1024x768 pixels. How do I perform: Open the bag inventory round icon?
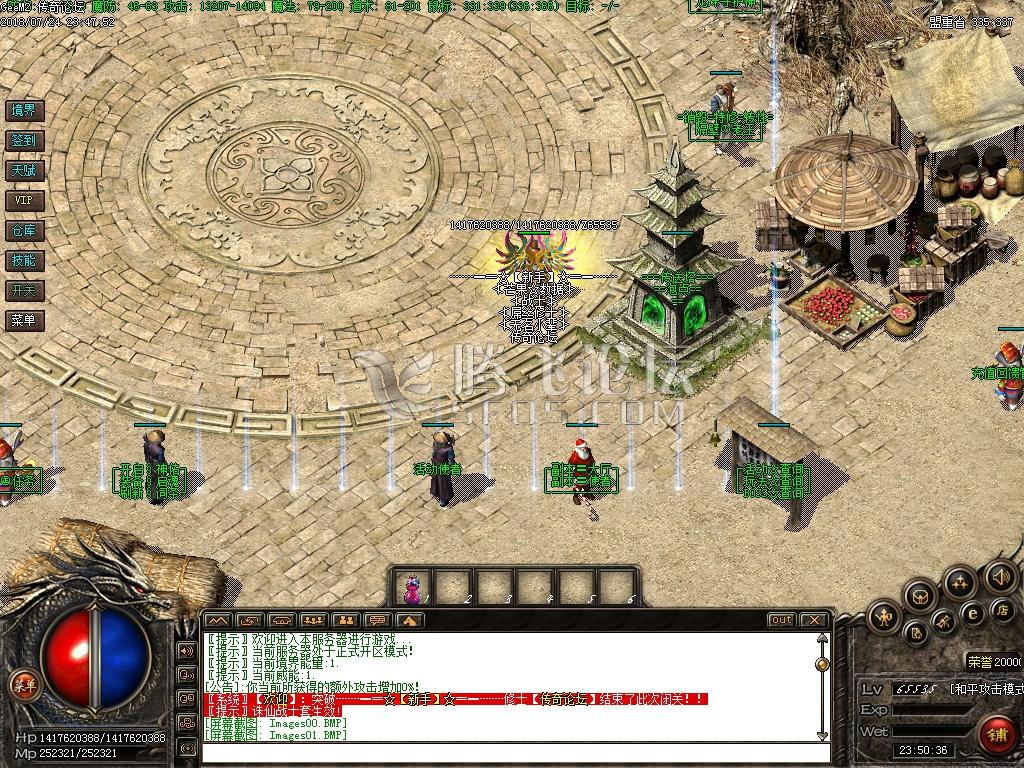pyautogui.click(x=921, y=597)
